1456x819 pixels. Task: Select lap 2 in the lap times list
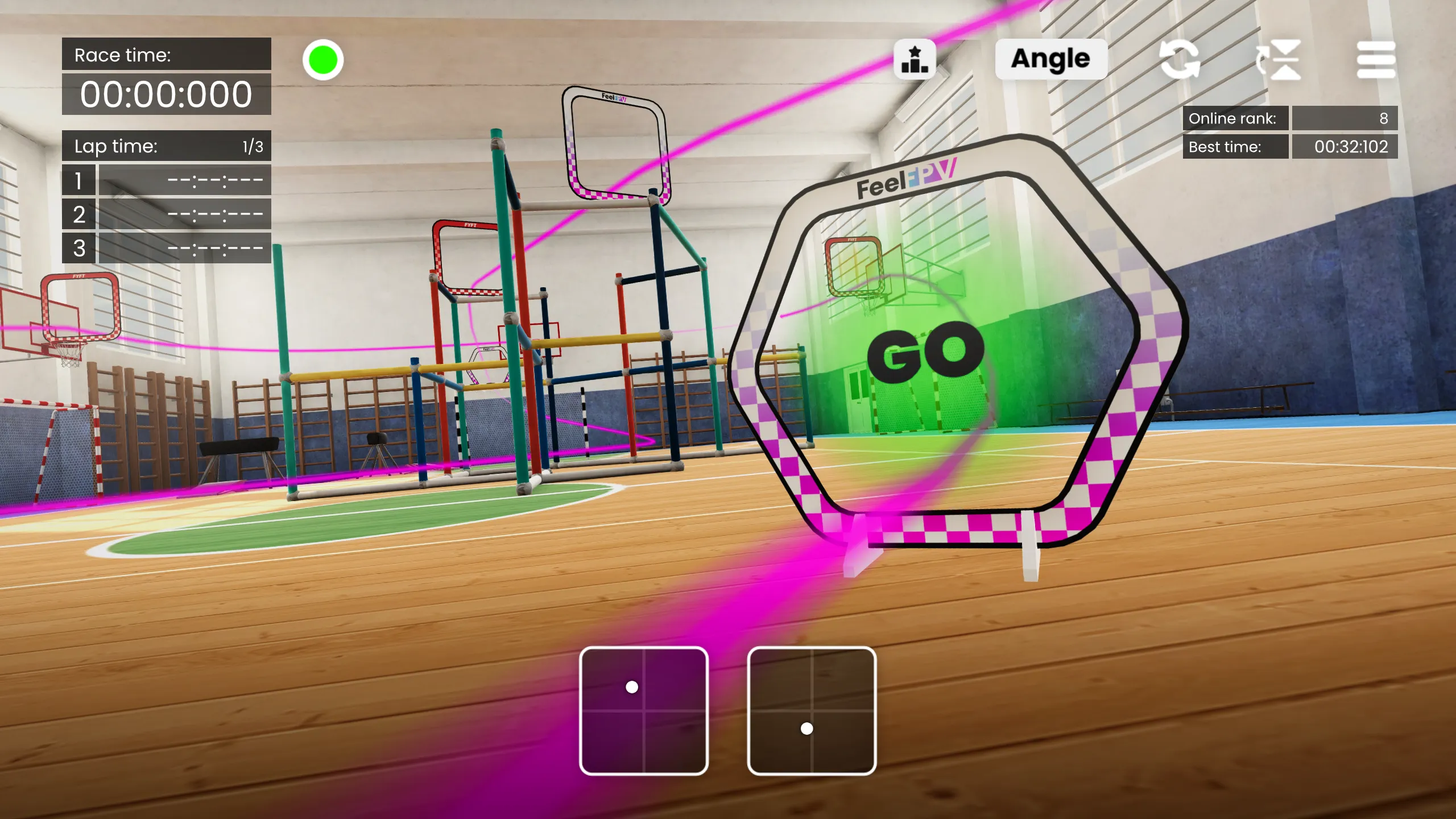coord(166,216)
